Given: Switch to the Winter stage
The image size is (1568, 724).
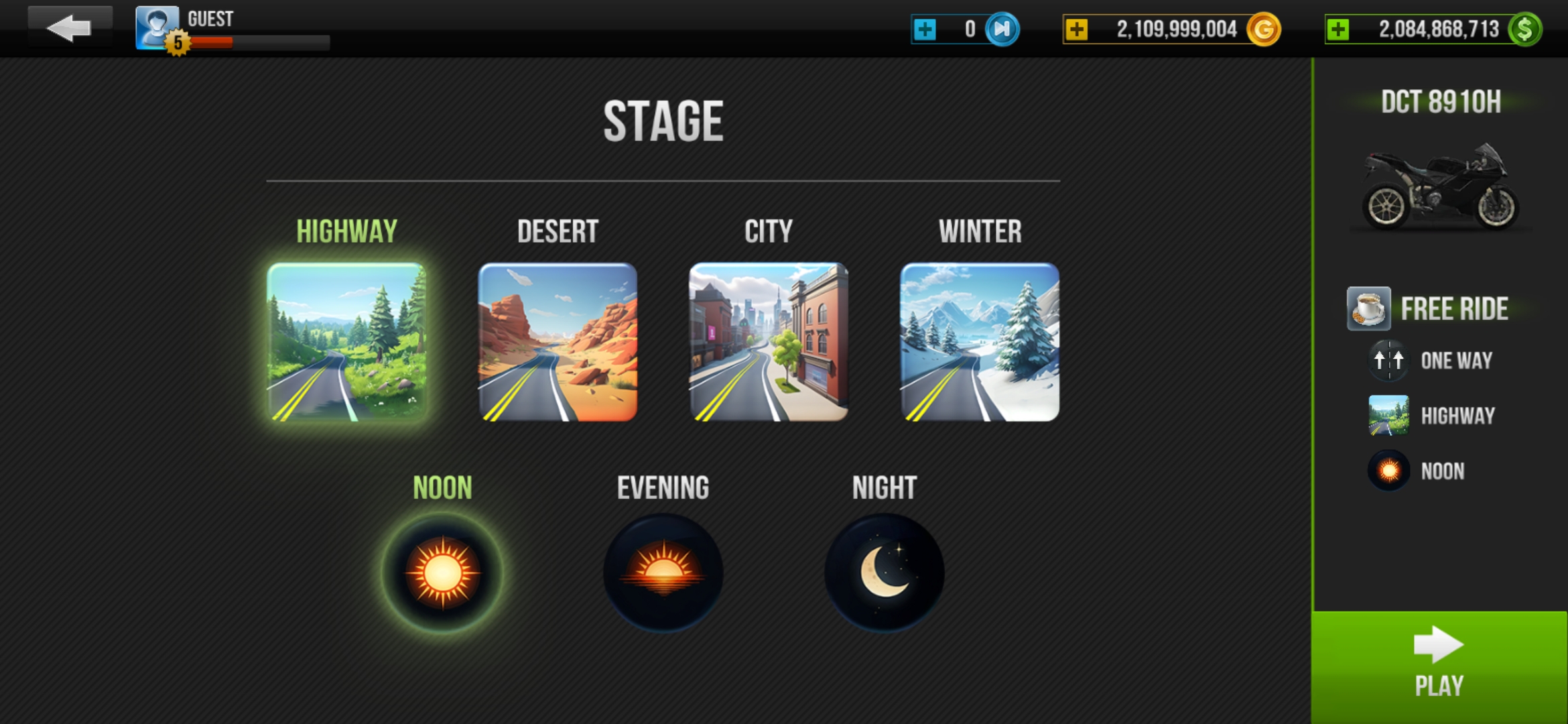Looking at the screenshot, I should coord(980,342).
